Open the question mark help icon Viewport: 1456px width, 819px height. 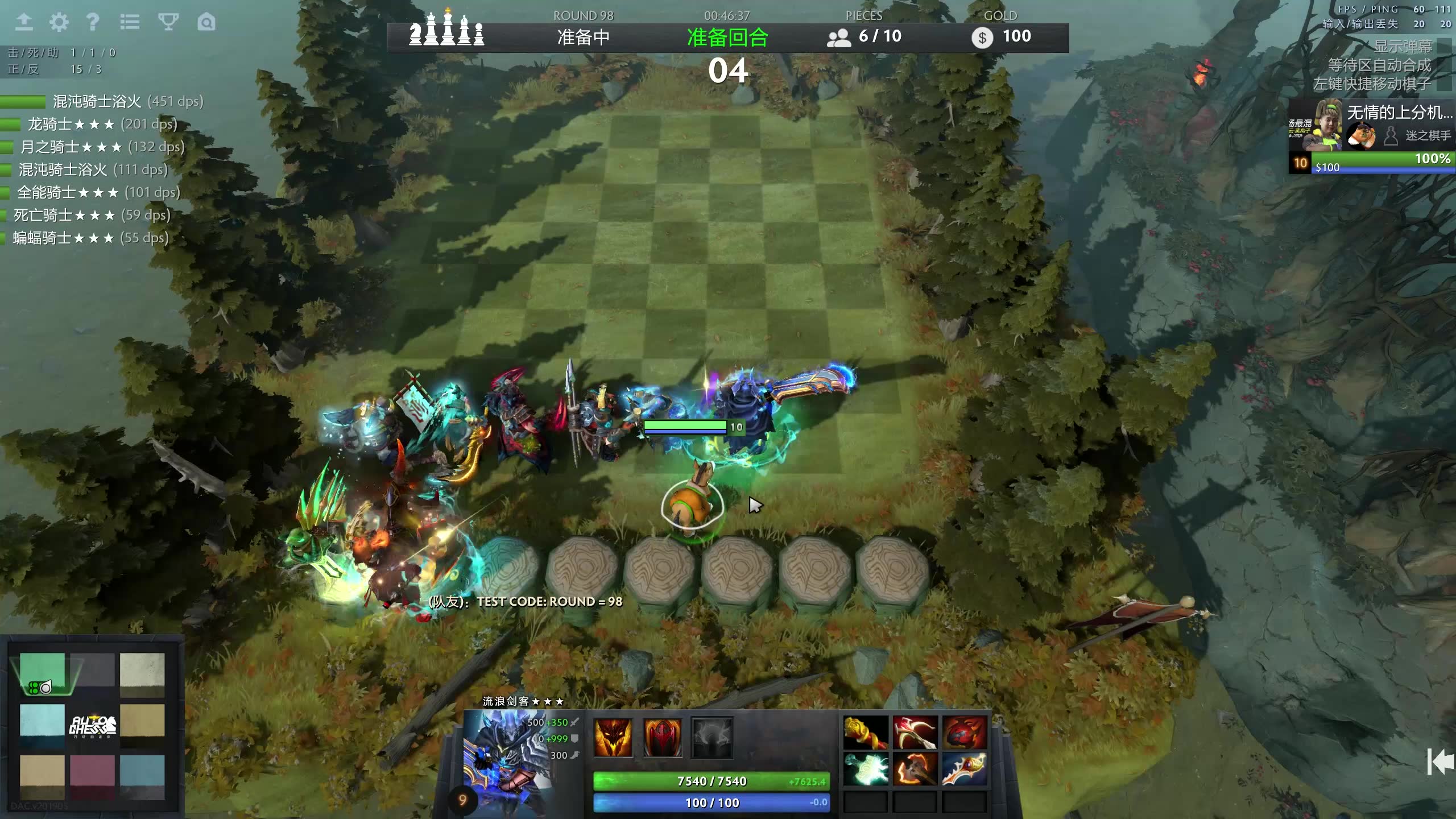(93, 22)
